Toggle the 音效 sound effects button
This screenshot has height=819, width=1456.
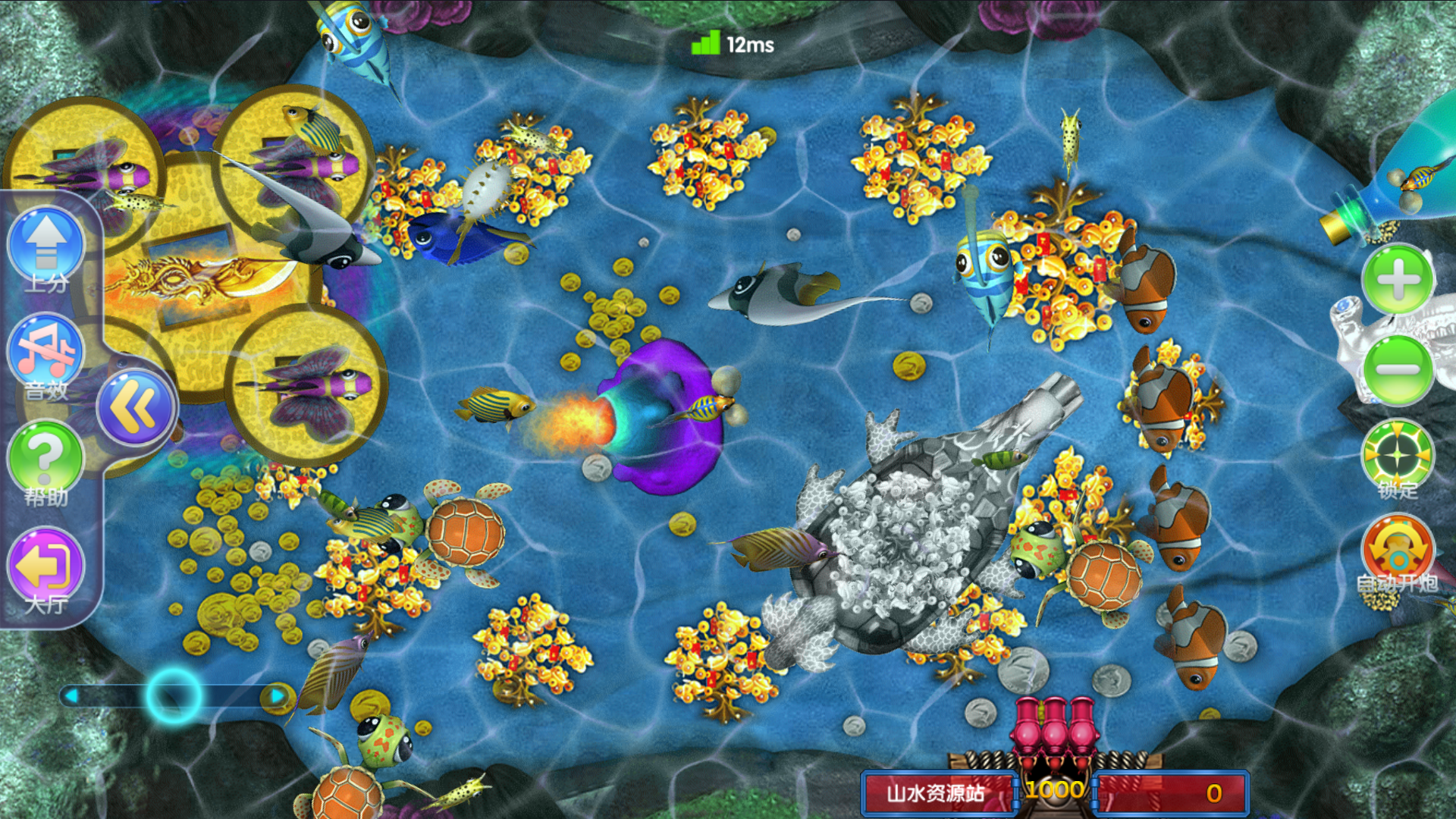[x=45, y=351]
